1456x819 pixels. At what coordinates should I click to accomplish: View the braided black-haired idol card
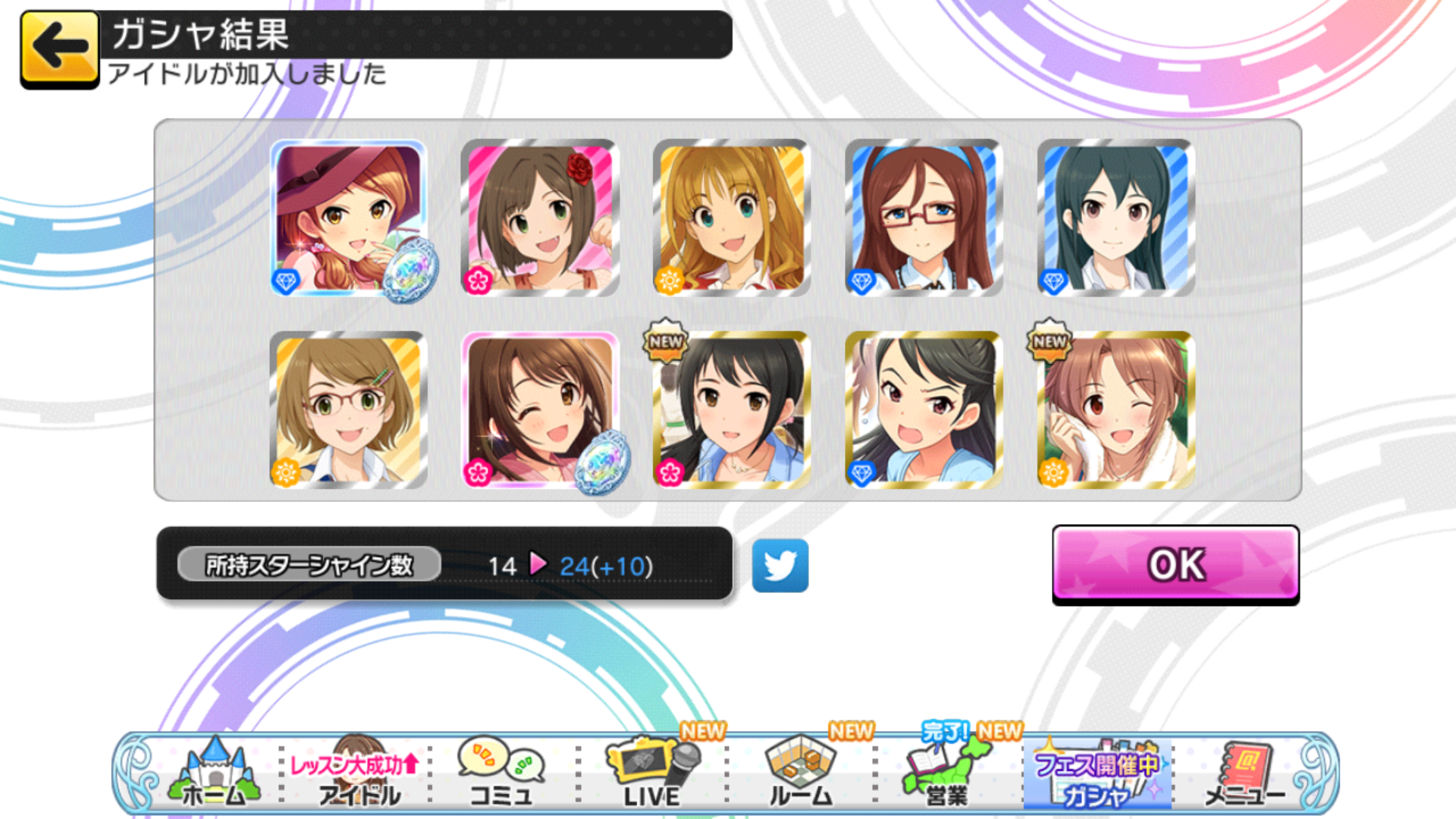coord(924,409)
